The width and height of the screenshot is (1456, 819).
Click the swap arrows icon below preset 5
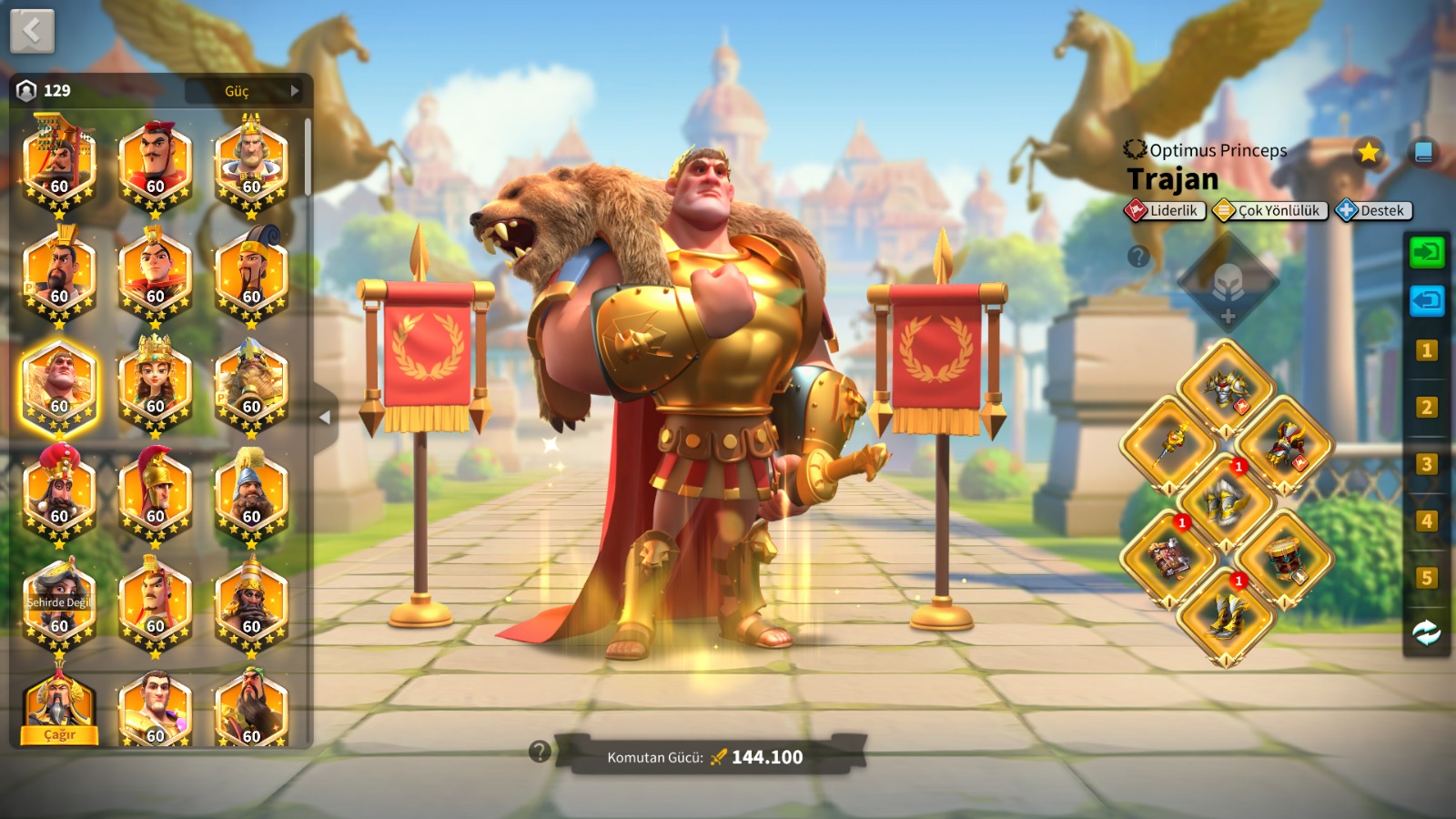(1426, 632)
